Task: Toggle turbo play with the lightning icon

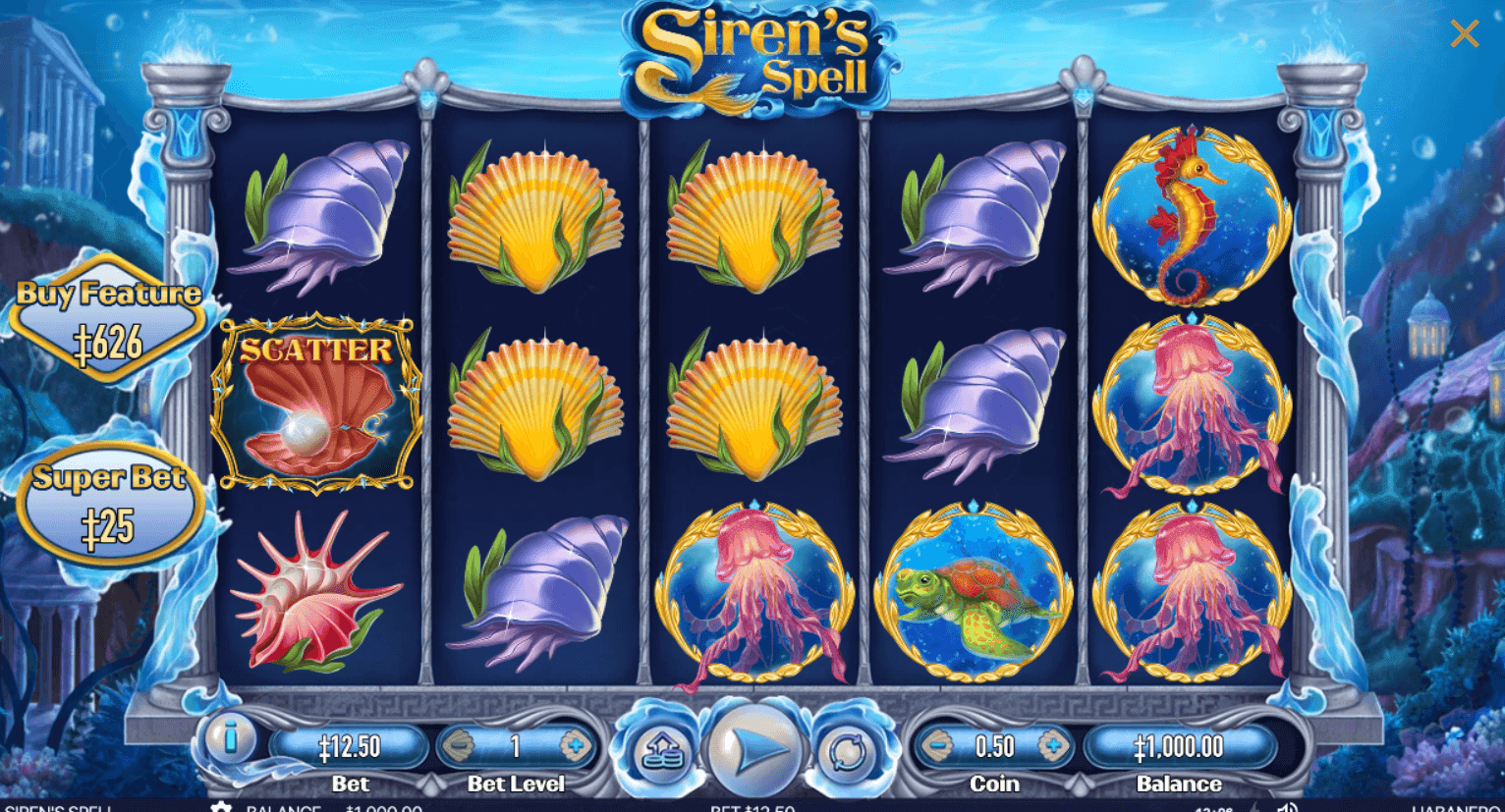Action: point(1255,807)
